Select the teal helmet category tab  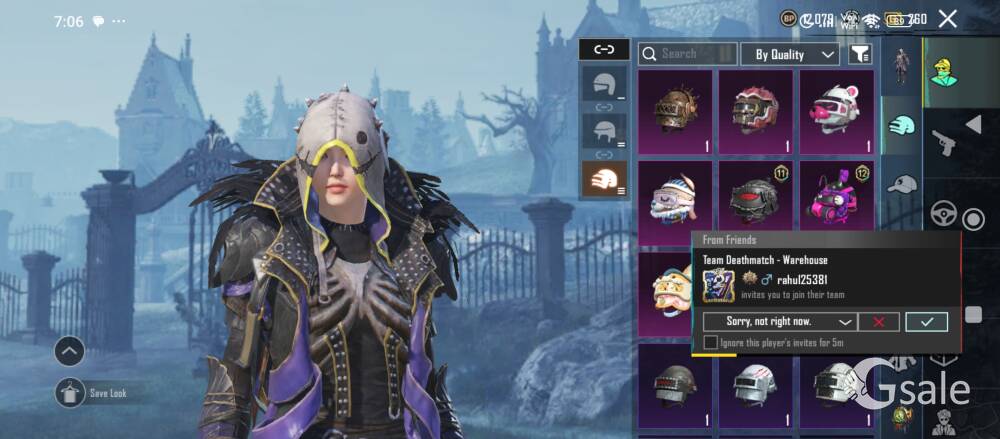[902, 125]
